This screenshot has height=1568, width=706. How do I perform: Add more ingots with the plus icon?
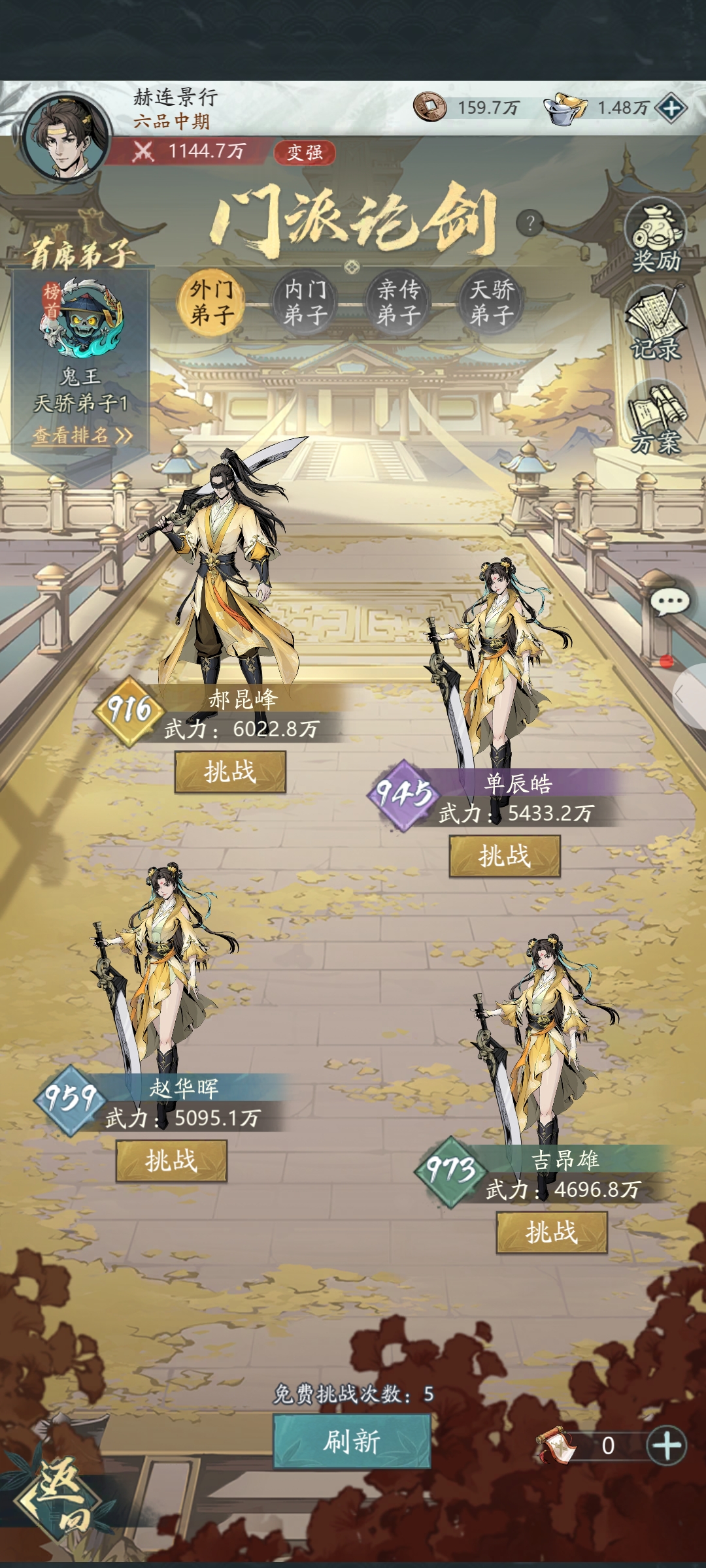(671, 108)
